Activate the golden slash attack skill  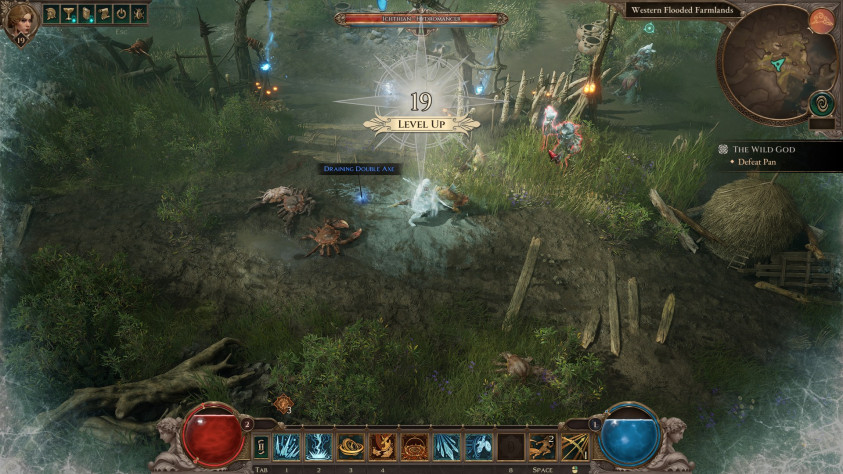(x=575, y=446)
